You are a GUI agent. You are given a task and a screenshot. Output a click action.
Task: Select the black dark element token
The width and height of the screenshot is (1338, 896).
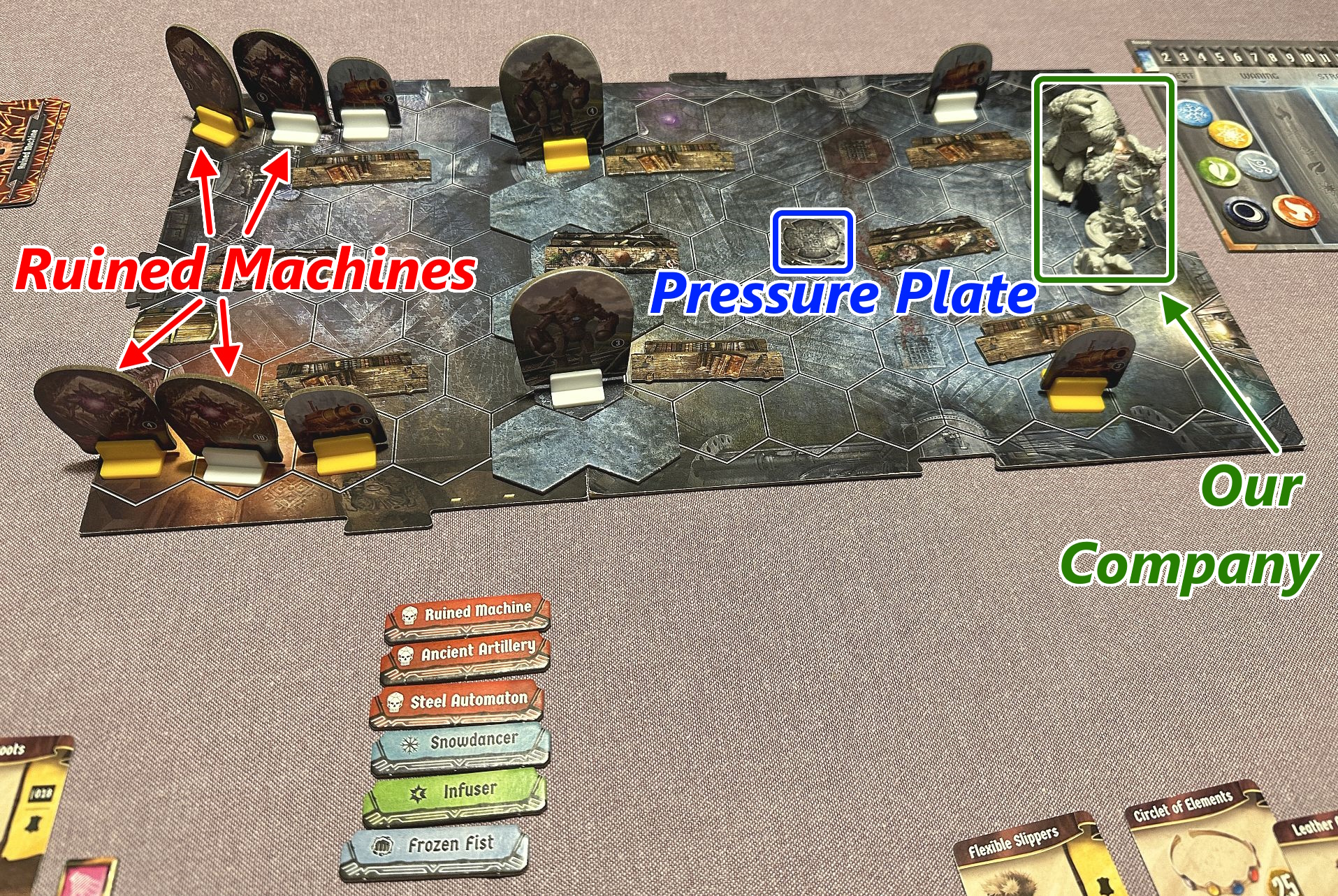point(1246,210)
